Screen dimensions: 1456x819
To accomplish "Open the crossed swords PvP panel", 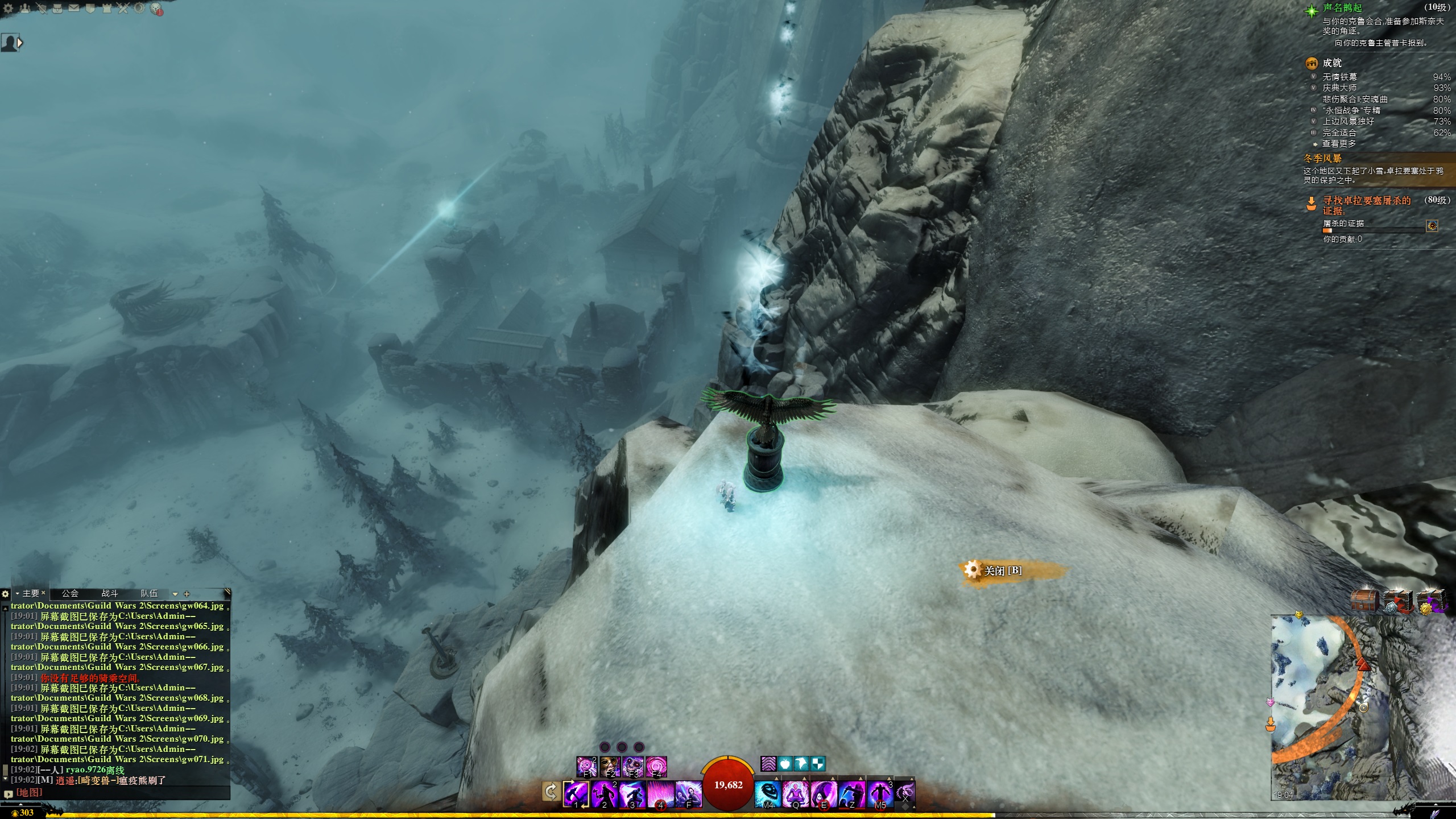I will tap(123, 9).
